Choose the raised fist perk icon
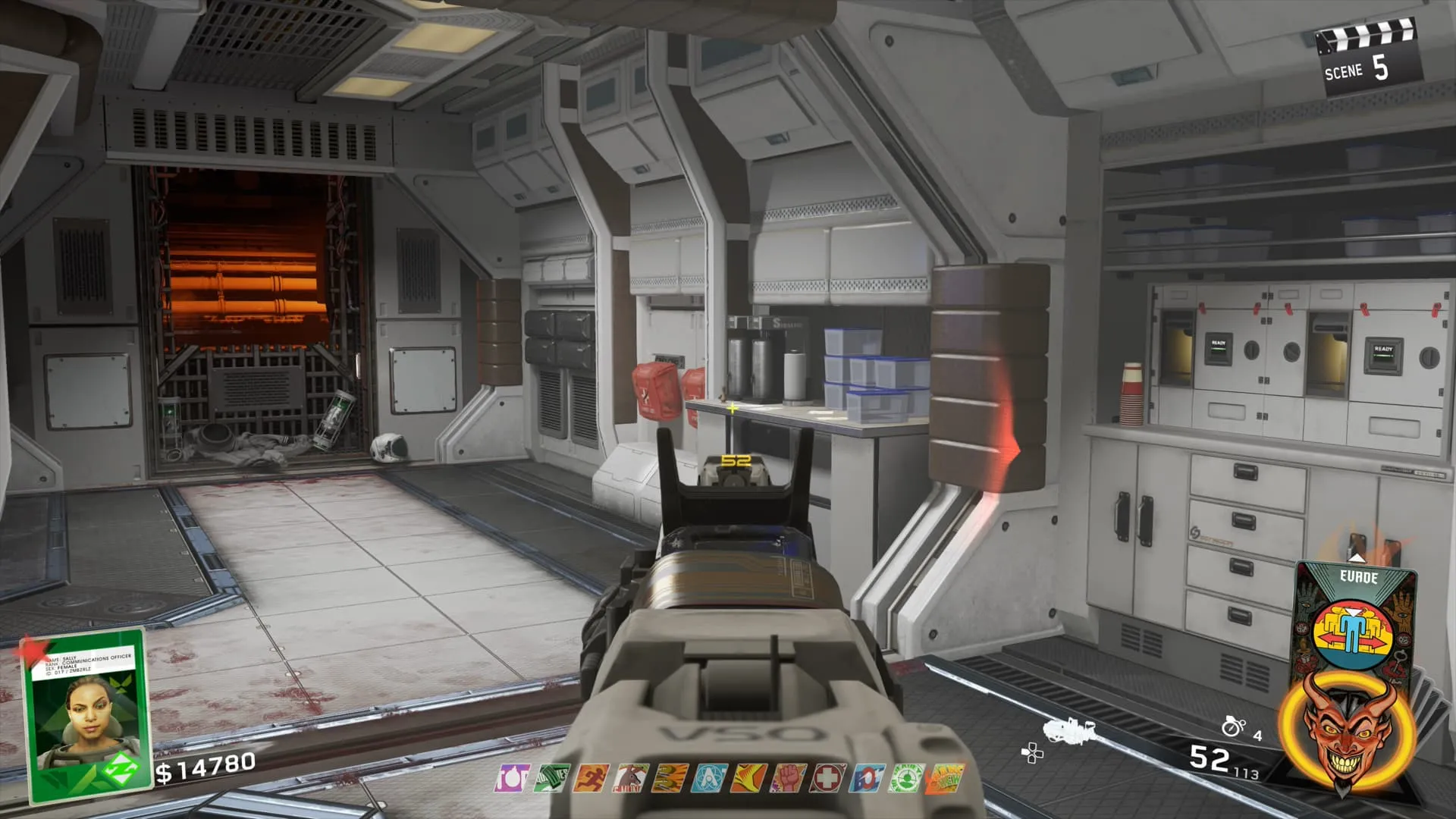Viewport: 1456px width, 819px height. click(x=788, y=779)
